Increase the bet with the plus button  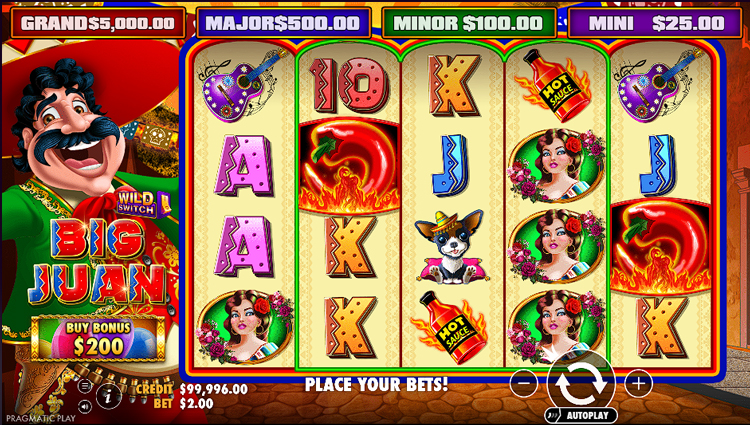pyautogui.click(x=639, y=382)
